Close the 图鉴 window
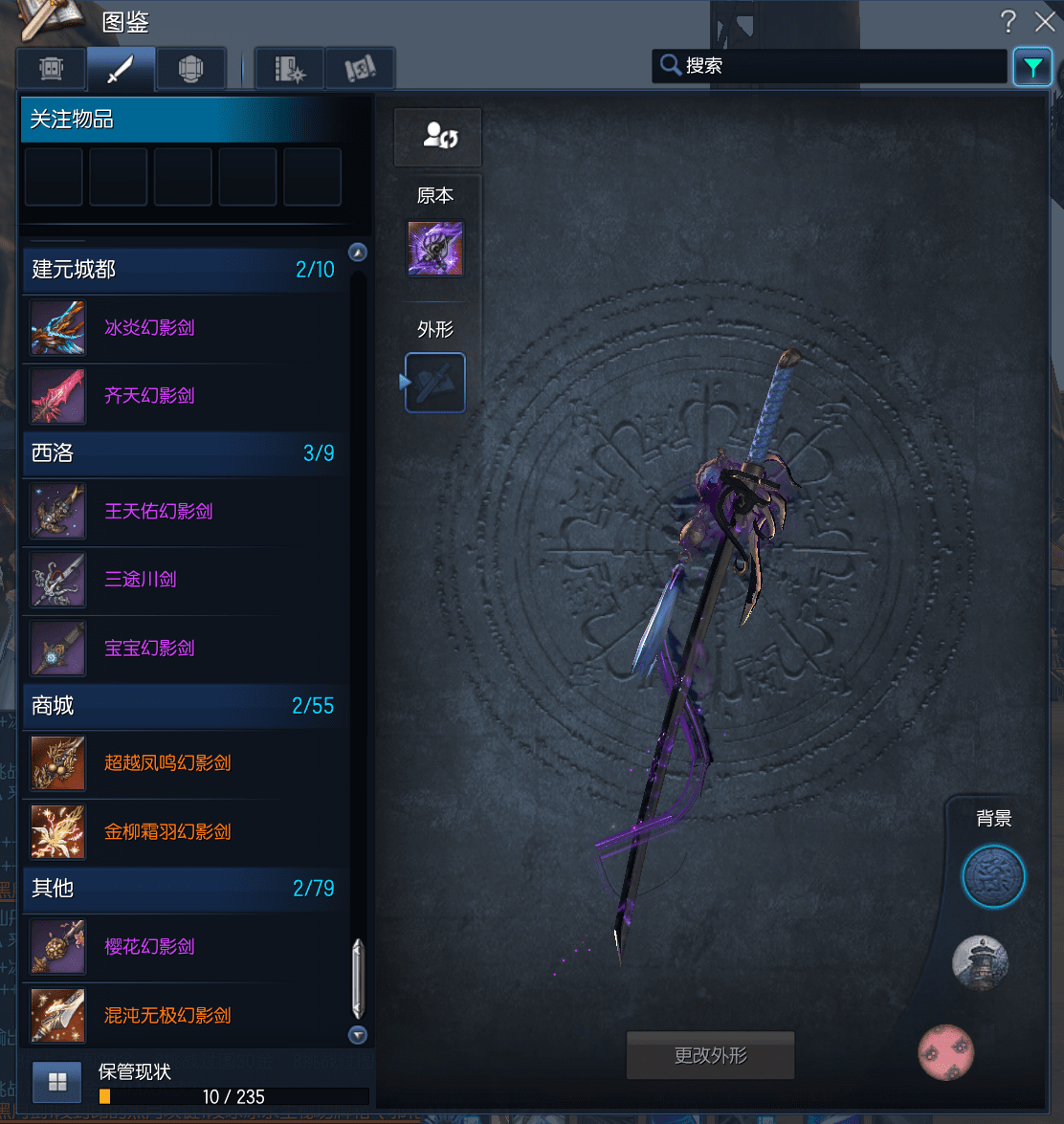 pos(1044,21)
